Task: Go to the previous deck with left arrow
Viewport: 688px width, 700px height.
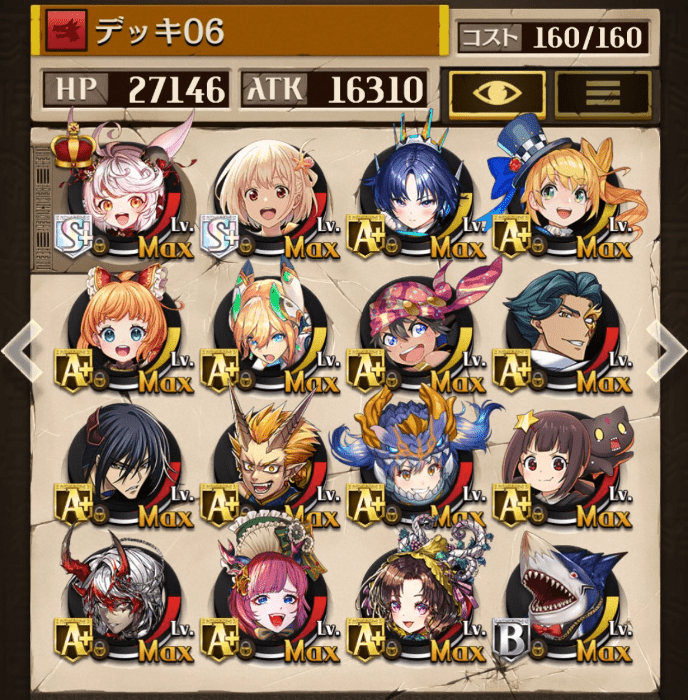Action: [x=20, y=349]
